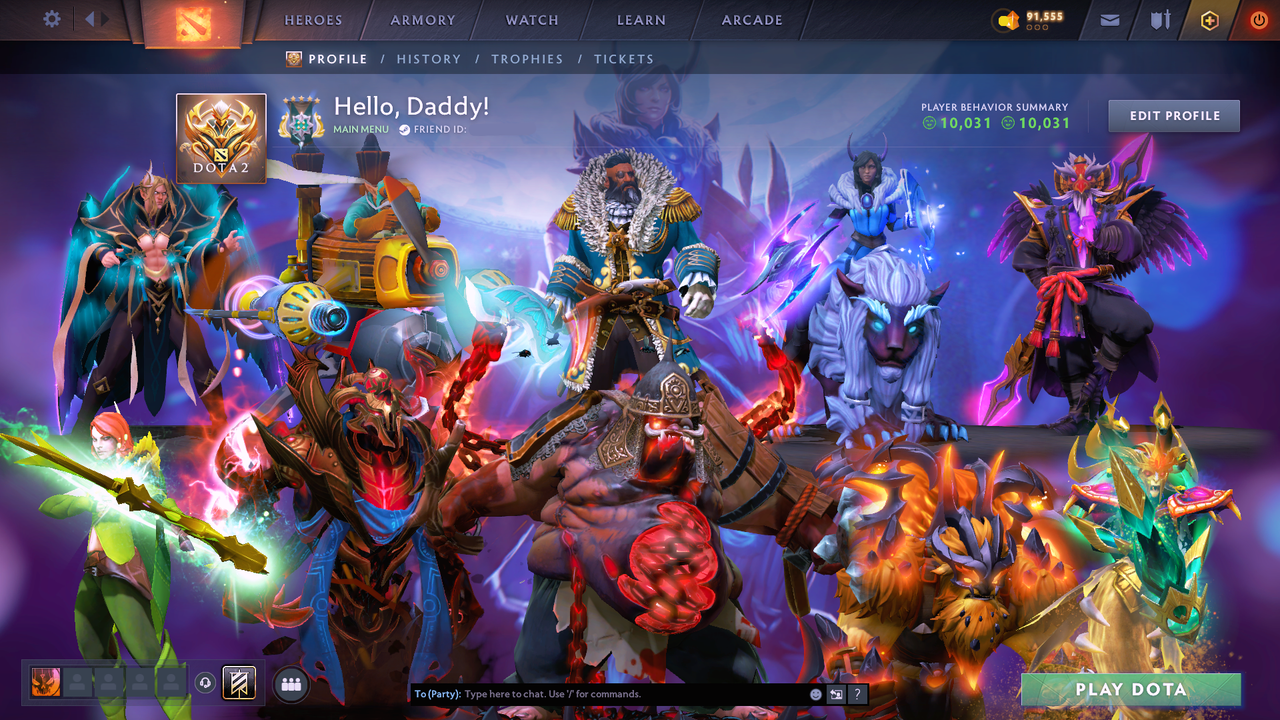Open the guild banner icon near party bar
The width and height of the screenshot is (1280, 720).
pyautogui.click(x=237, y=683)
